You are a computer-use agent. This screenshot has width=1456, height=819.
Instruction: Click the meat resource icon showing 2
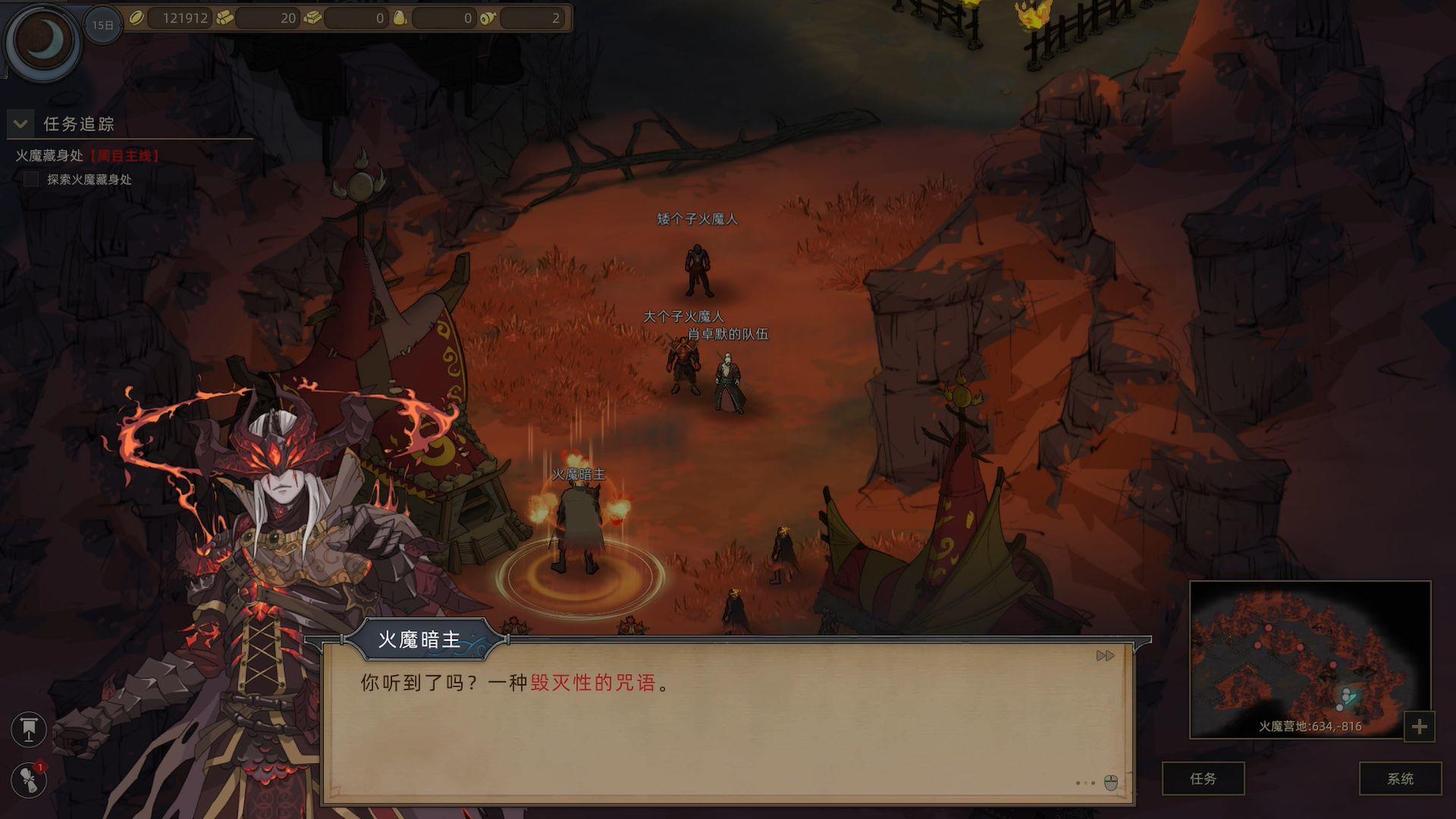click(487, 18)
